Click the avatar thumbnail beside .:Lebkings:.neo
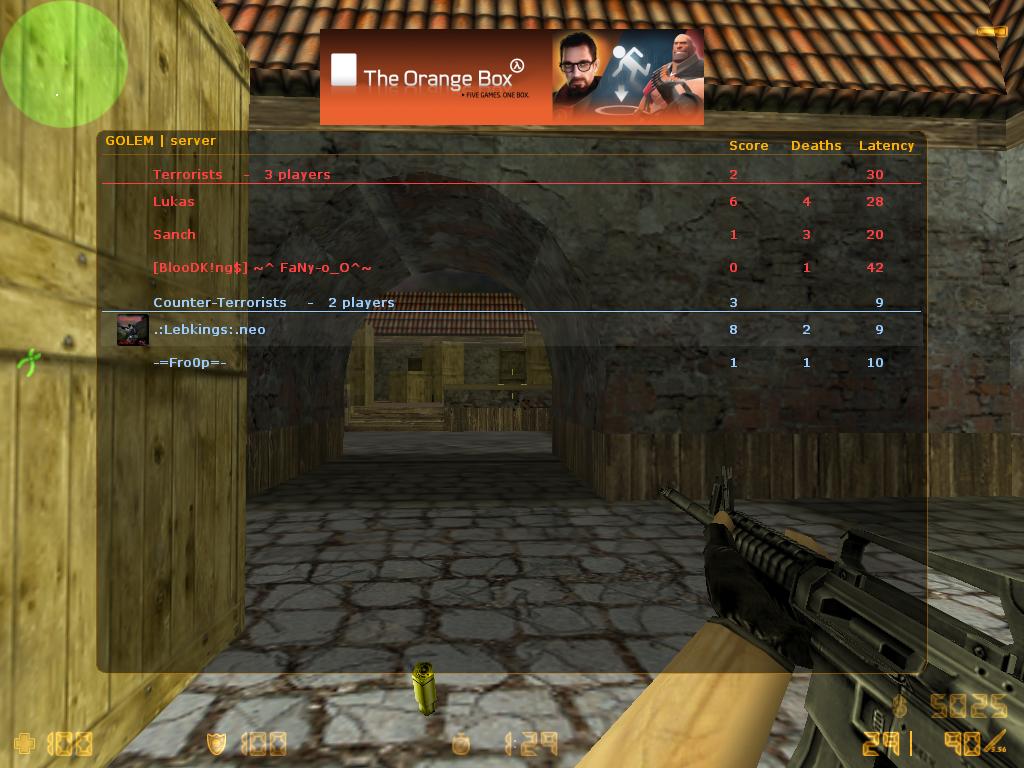Viewport: 1024px width, 768px height. pos(133,330)
